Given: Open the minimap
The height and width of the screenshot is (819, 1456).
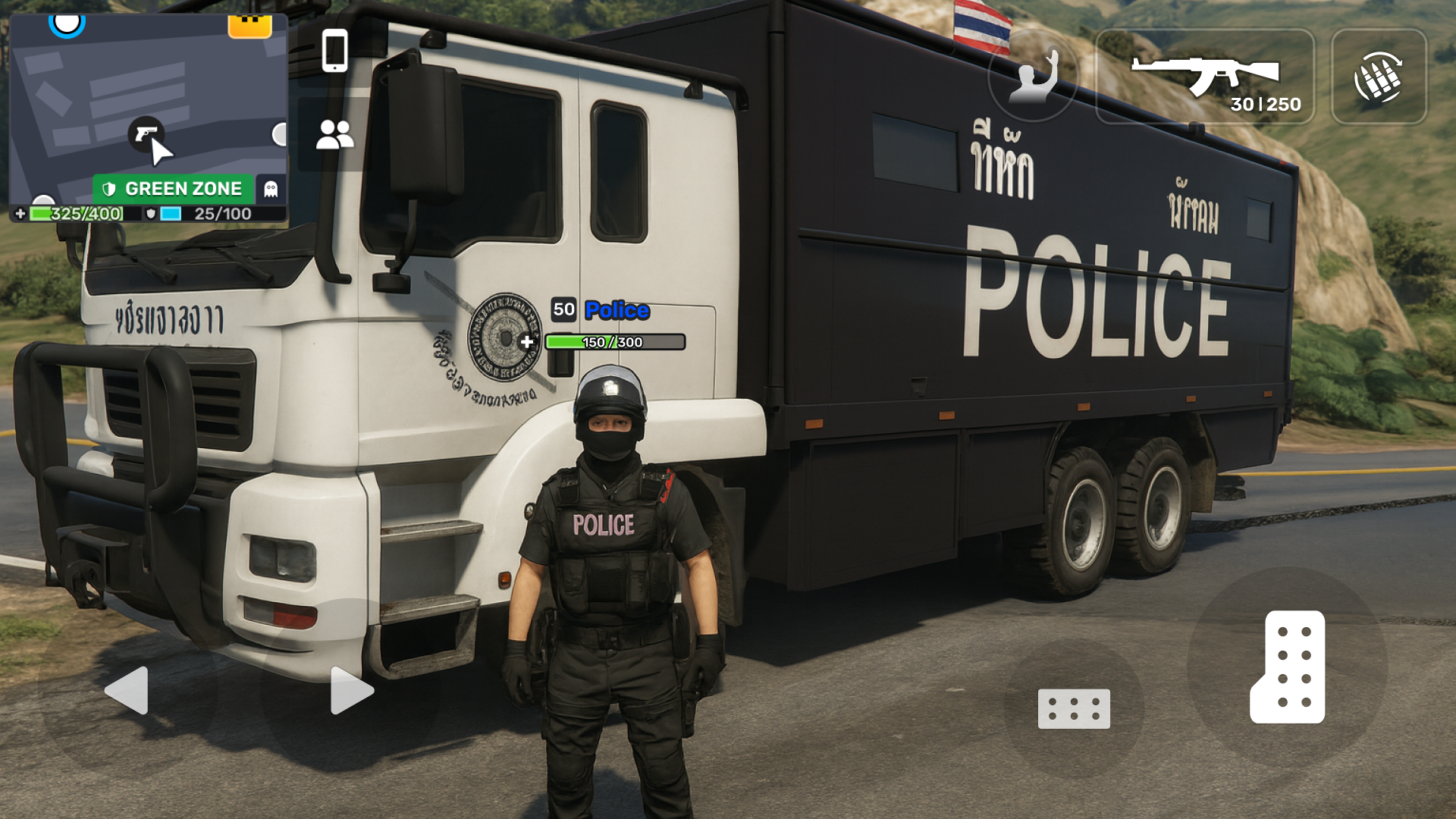Looking at the screenshot, I should click(x=148, y=106).
